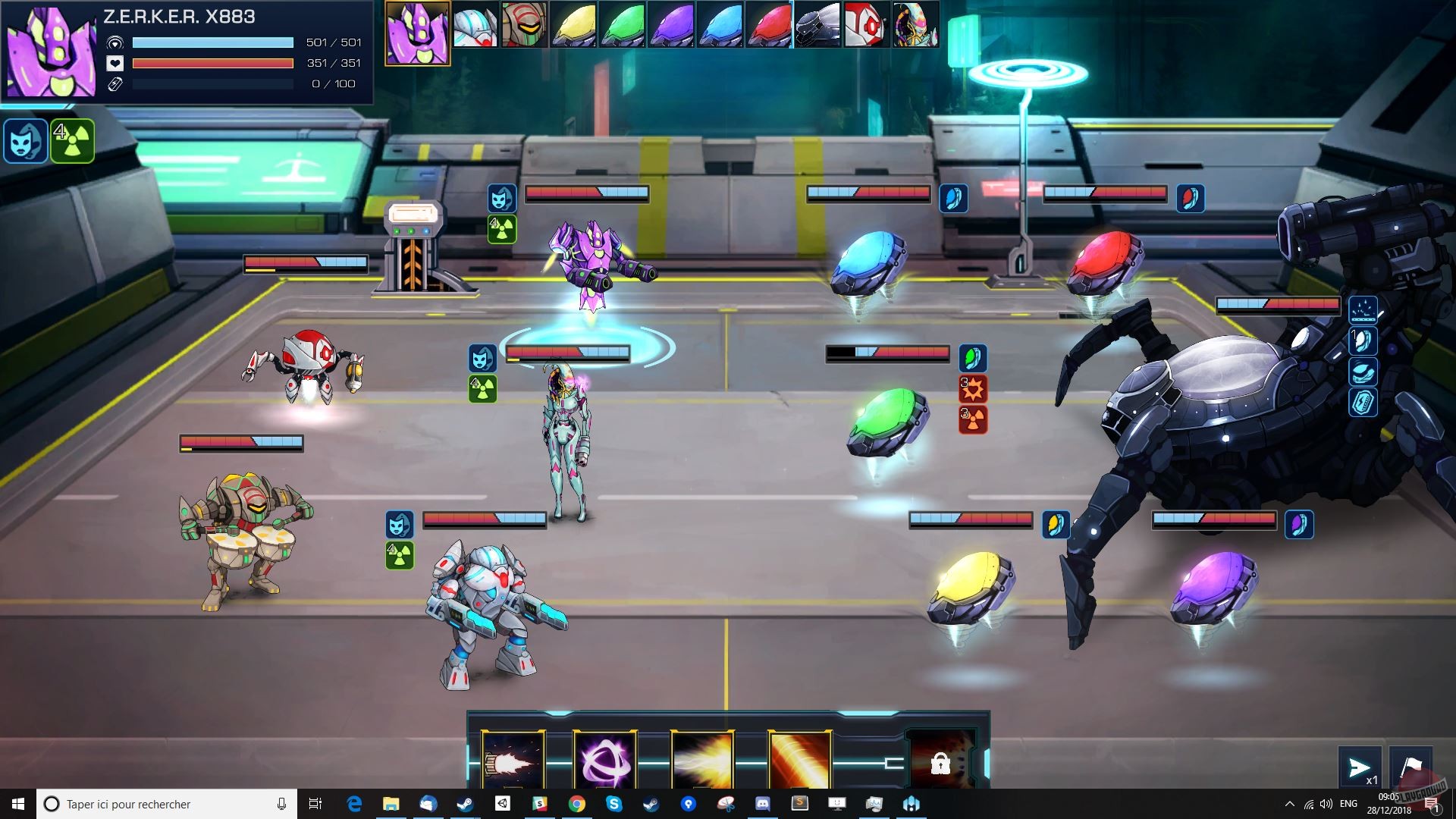The height and width of the screenshot is (819, 1456).
Task: Click the cat-face buff icon under the hero portrait
Action: pyautogui.click(x=27, y=140)
